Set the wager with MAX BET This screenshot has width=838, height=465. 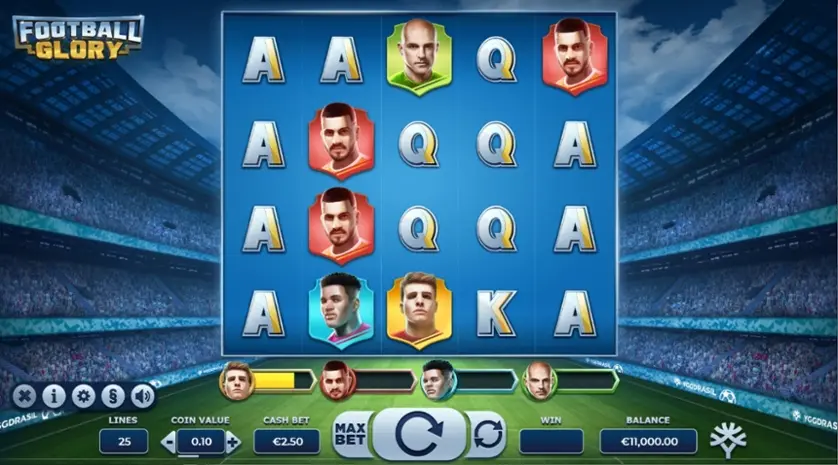coord(350,435)
